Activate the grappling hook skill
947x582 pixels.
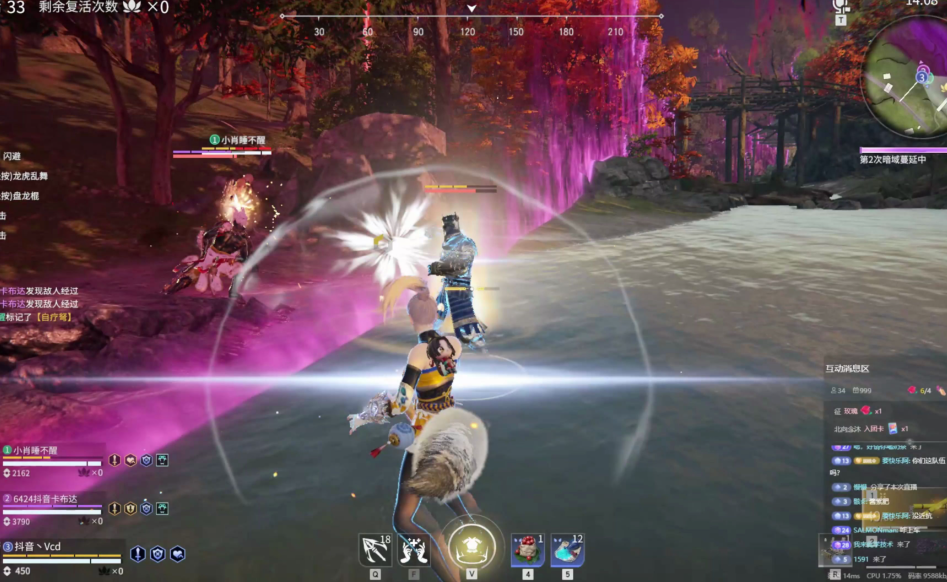(375, 550)
